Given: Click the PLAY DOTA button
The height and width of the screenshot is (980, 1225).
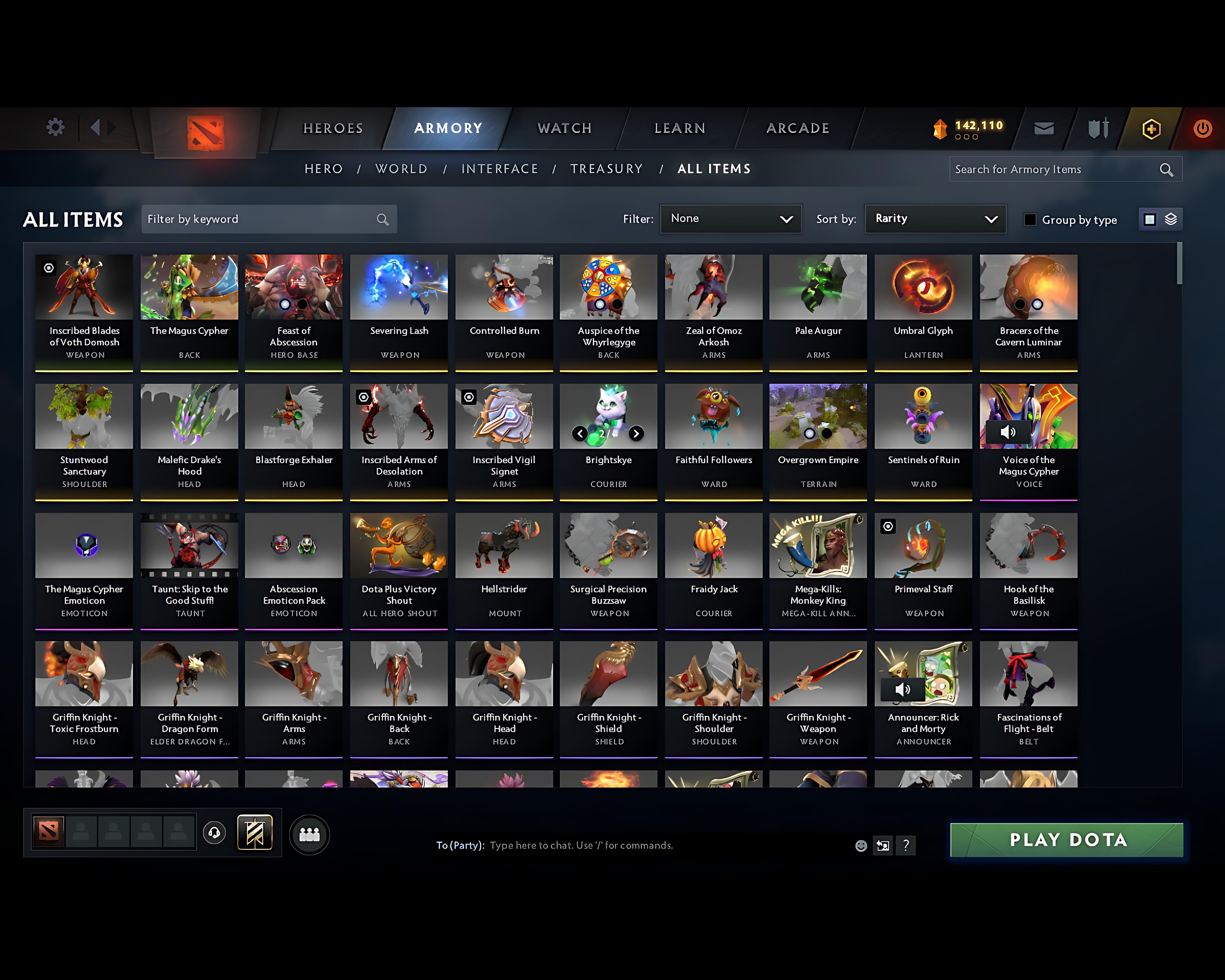Looking at the screenshot, I should pos(1066,840).
